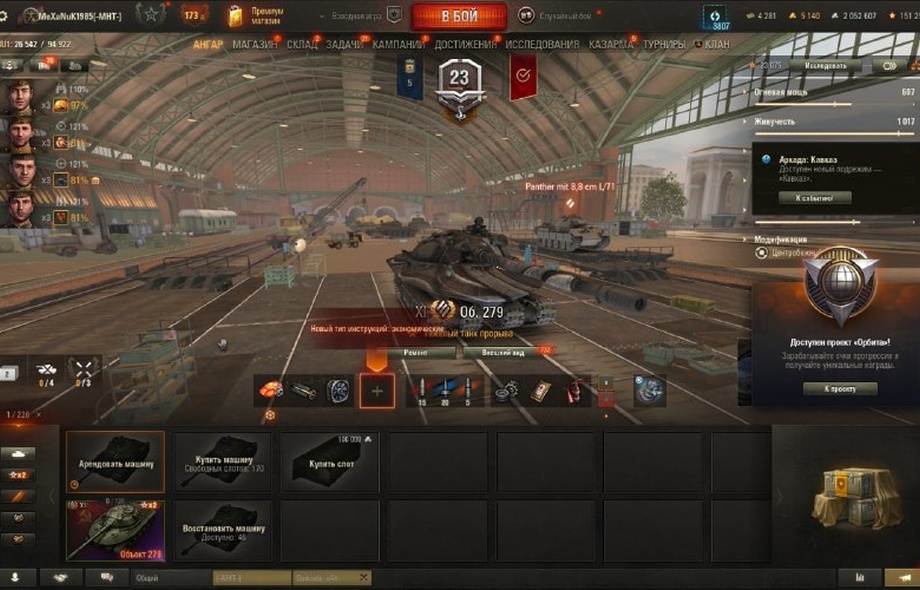This screenshot has height=590, width=920.
Task: Open Внешний вид customization
Action: (501, 352)
